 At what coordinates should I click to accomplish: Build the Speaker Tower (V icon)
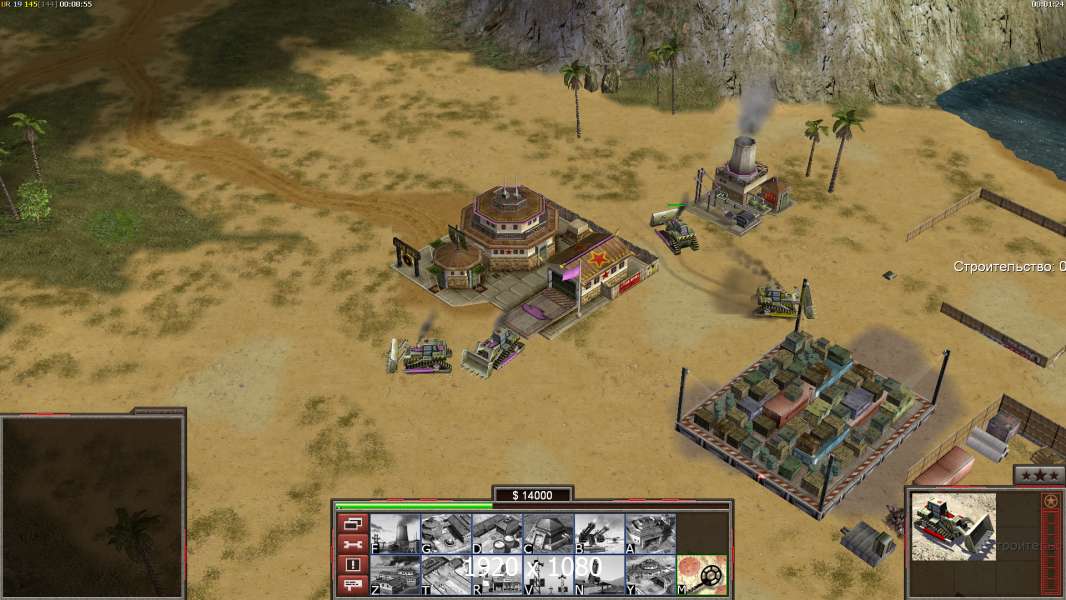click(548, 575)
